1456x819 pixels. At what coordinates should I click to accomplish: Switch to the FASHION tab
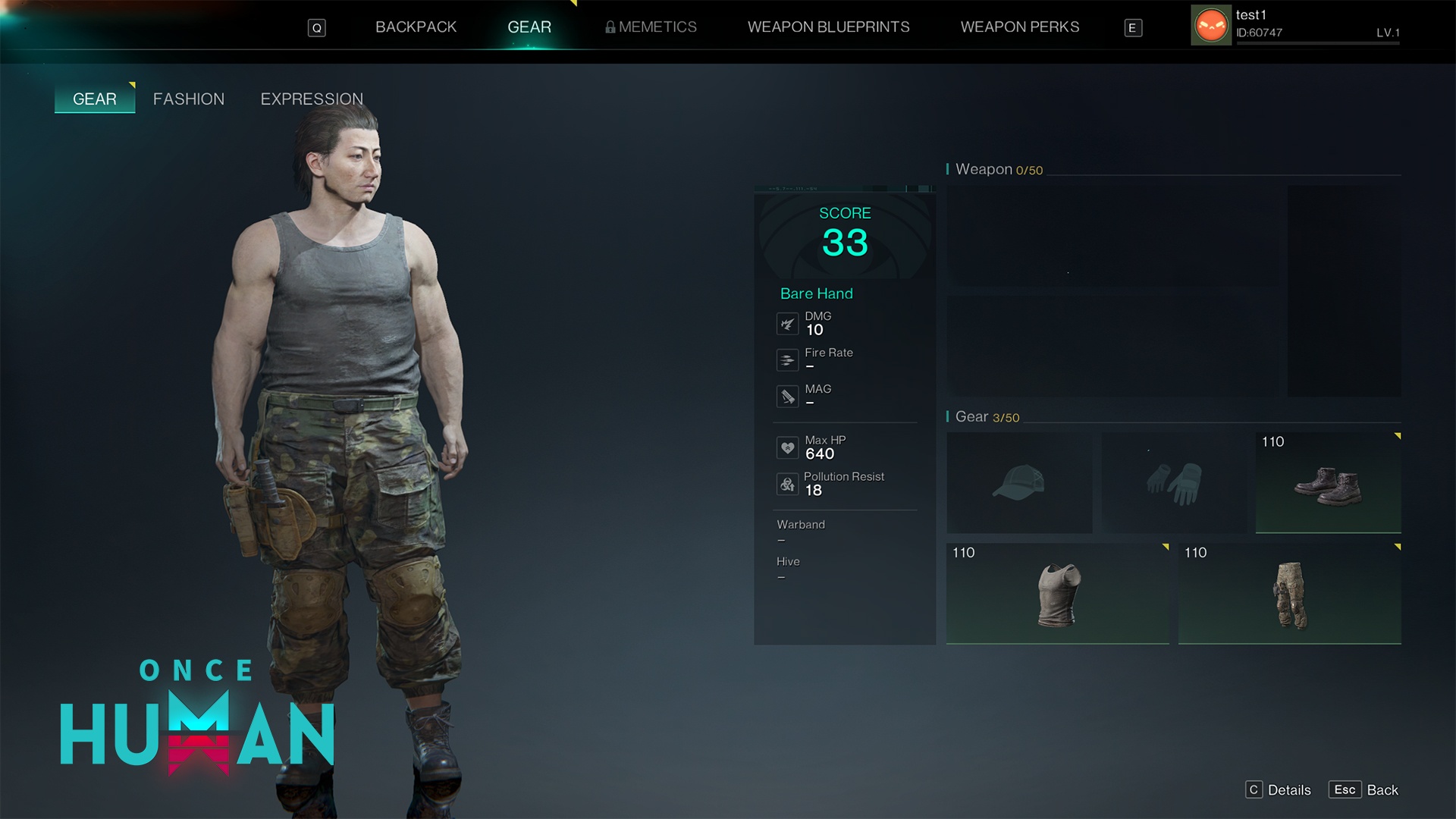coord(189,99)
